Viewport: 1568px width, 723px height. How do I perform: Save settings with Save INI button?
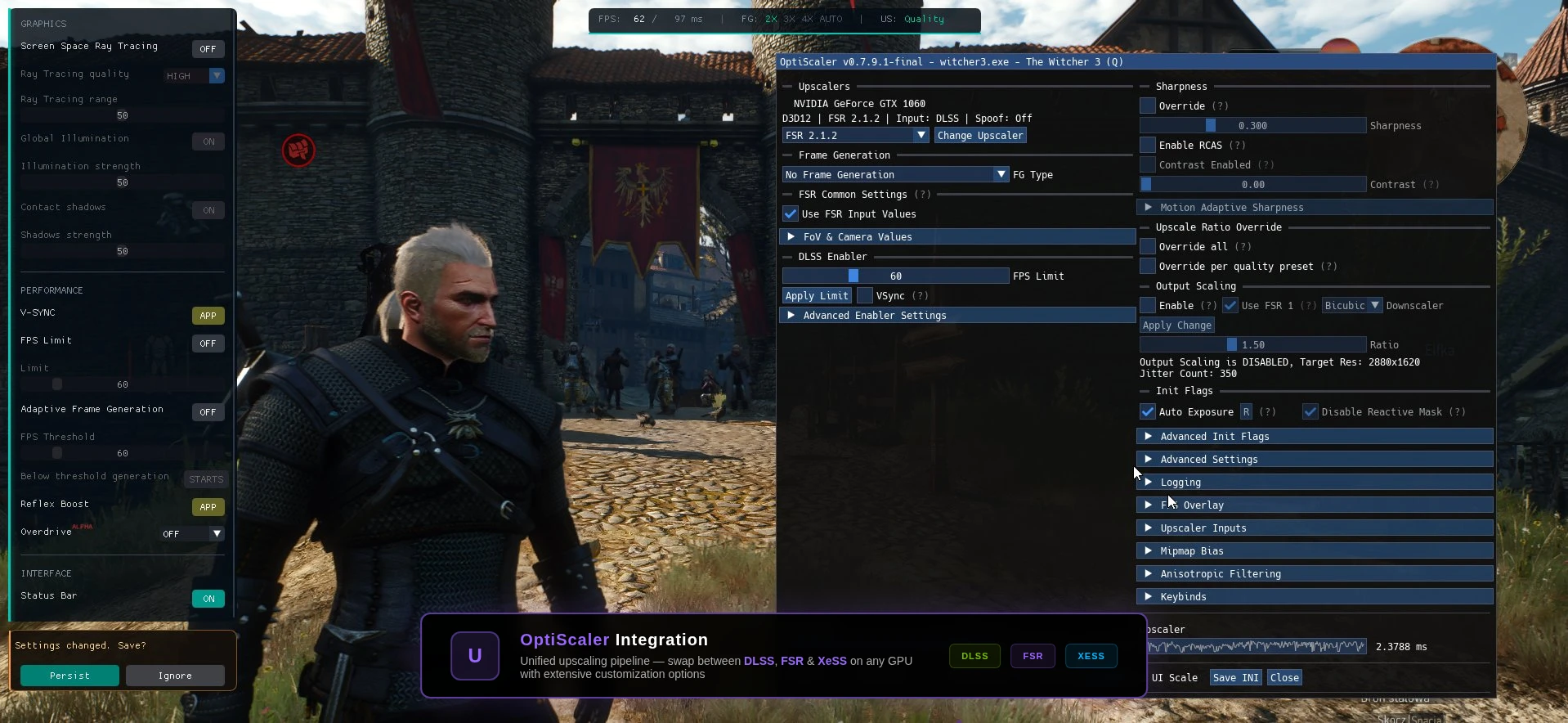click(1235, 678)
